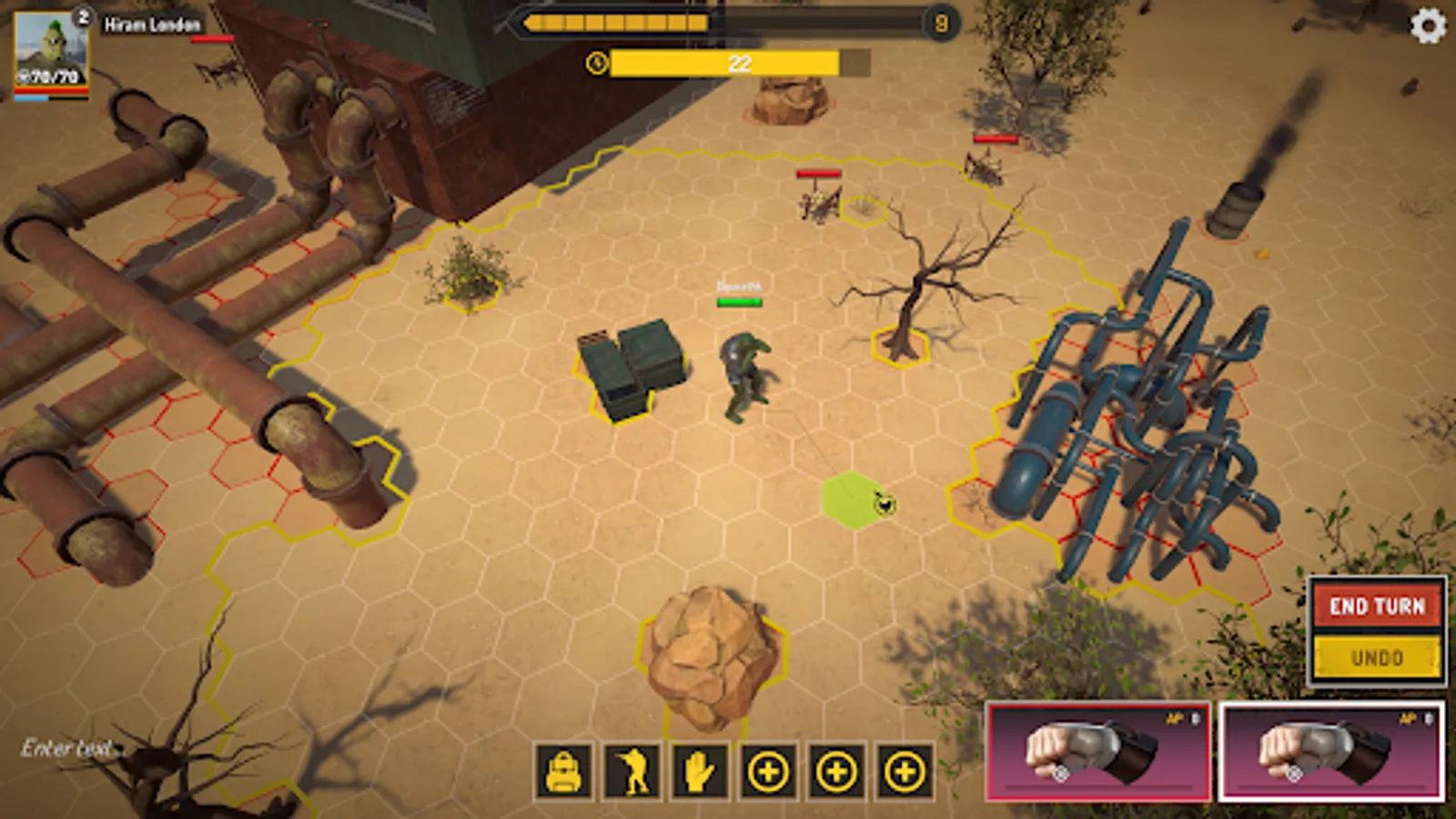Click the level 2 badge on the portrait
Screen dimensions: 1456x819
(x=84, y=15)
